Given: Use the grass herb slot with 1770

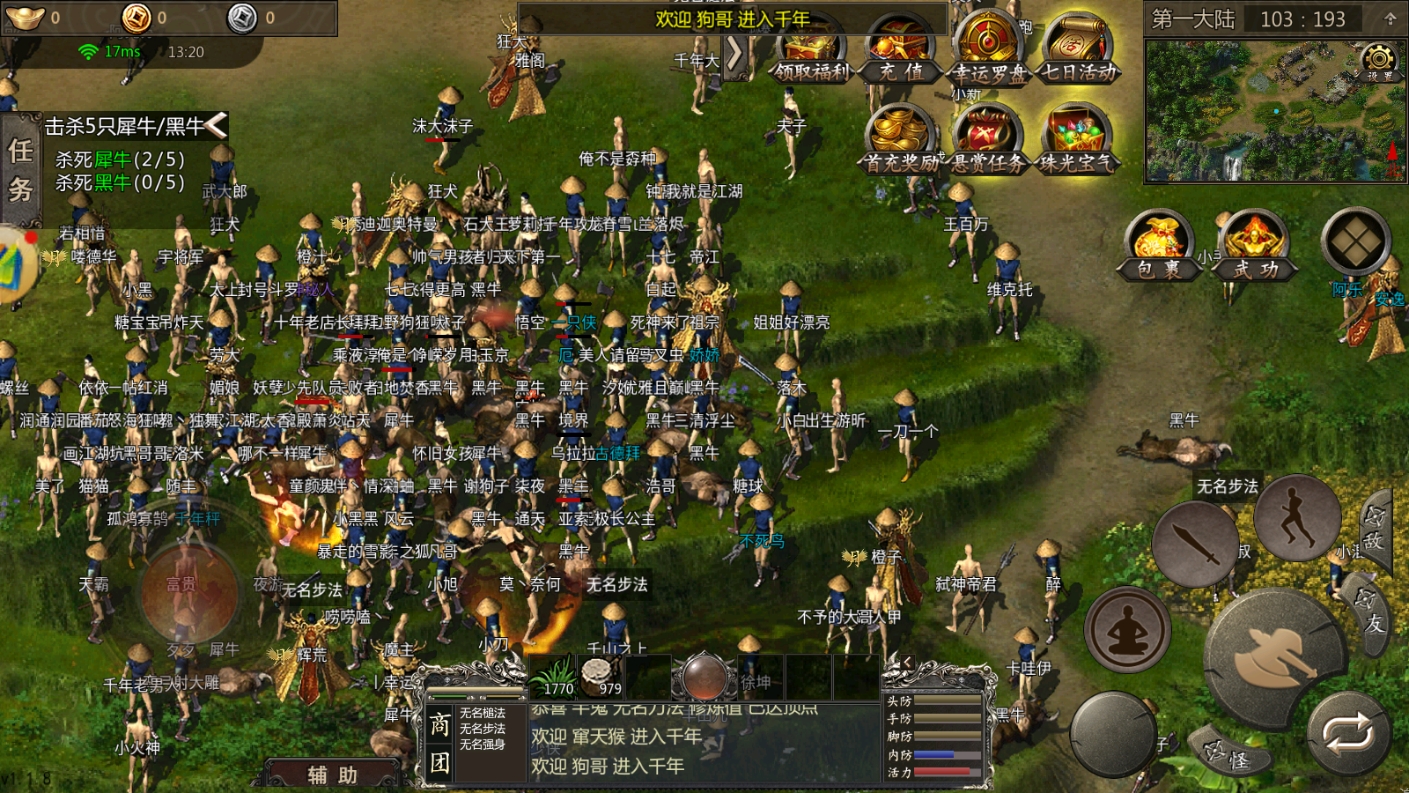Looking at the screenshot, I should coord(552,676).
